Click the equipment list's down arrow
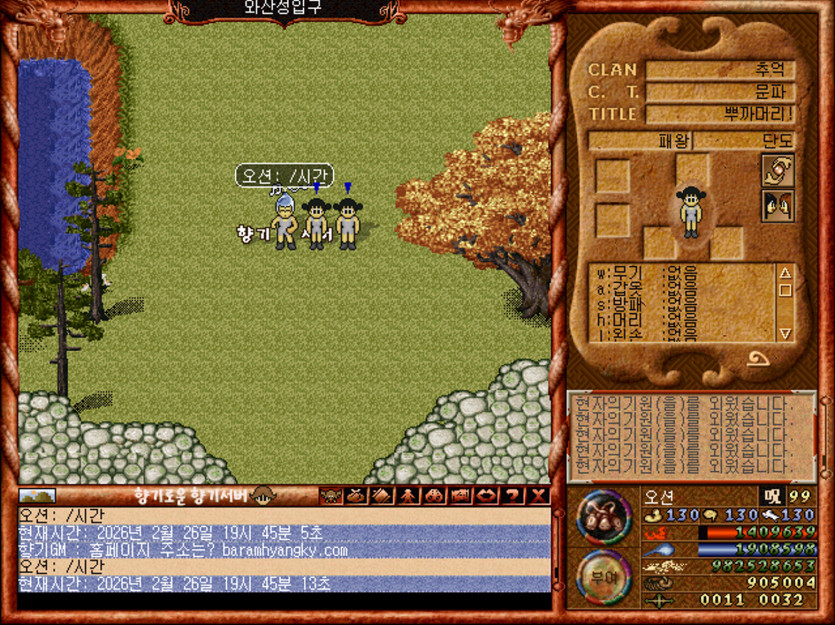 [784, 333]
